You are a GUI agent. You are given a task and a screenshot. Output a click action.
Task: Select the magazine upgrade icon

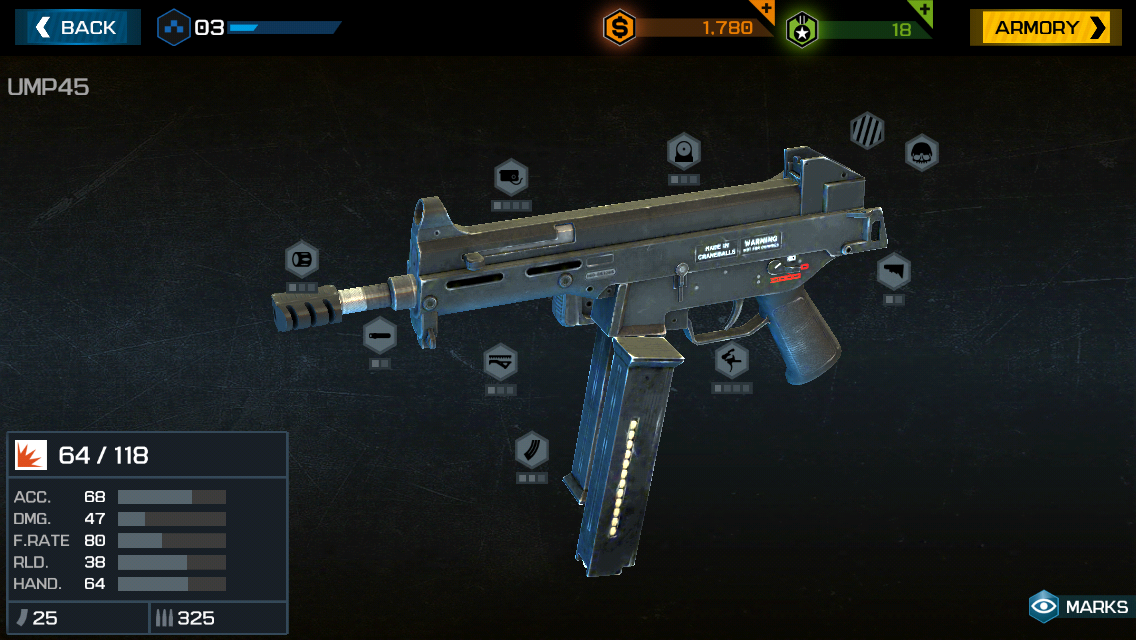(x=531, y=450)
